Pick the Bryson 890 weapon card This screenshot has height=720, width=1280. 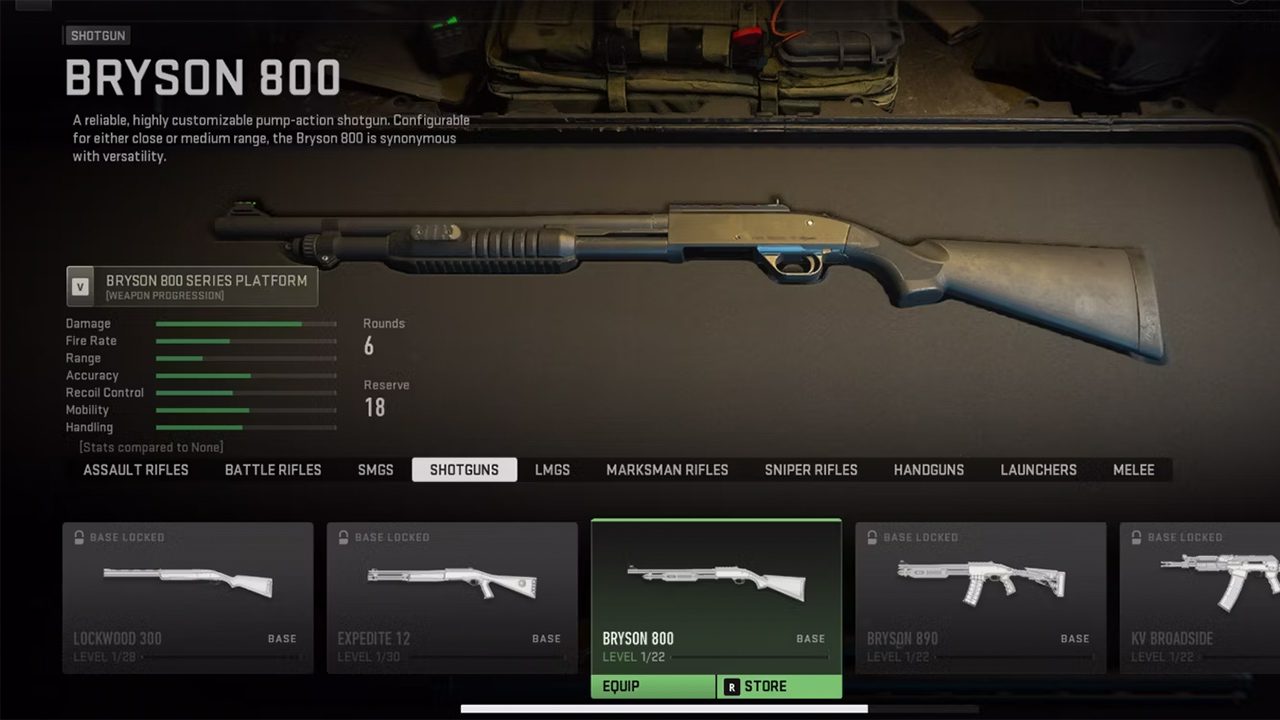(x=980, y=597)
